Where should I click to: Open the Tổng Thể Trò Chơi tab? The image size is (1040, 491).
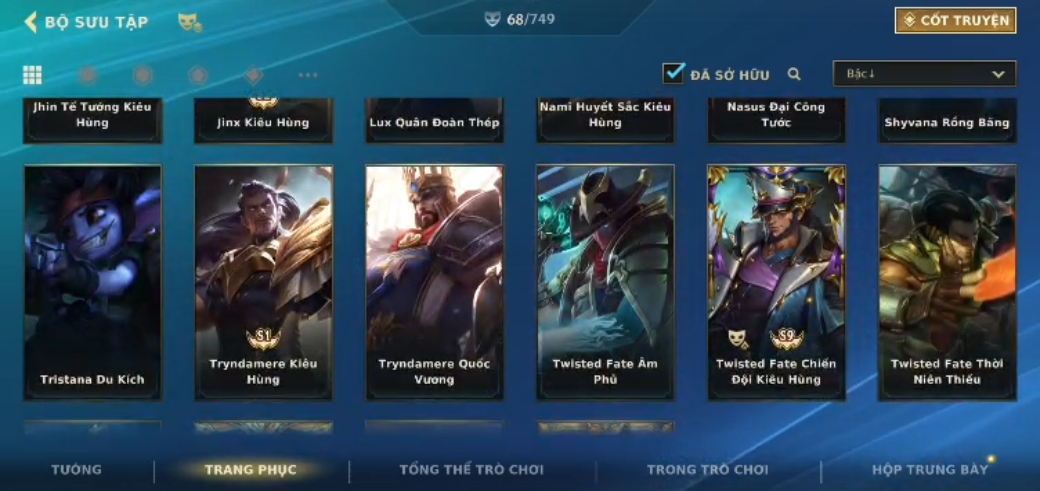[x=471, y=470]
